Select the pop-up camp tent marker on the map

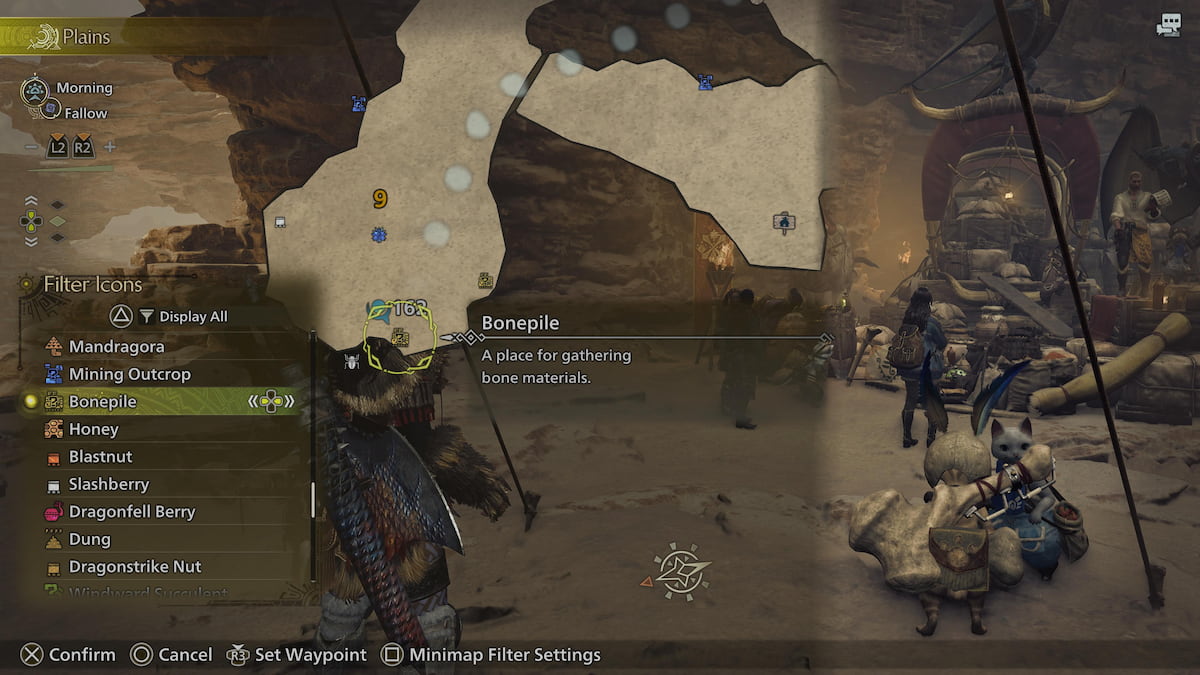(784, 222)
